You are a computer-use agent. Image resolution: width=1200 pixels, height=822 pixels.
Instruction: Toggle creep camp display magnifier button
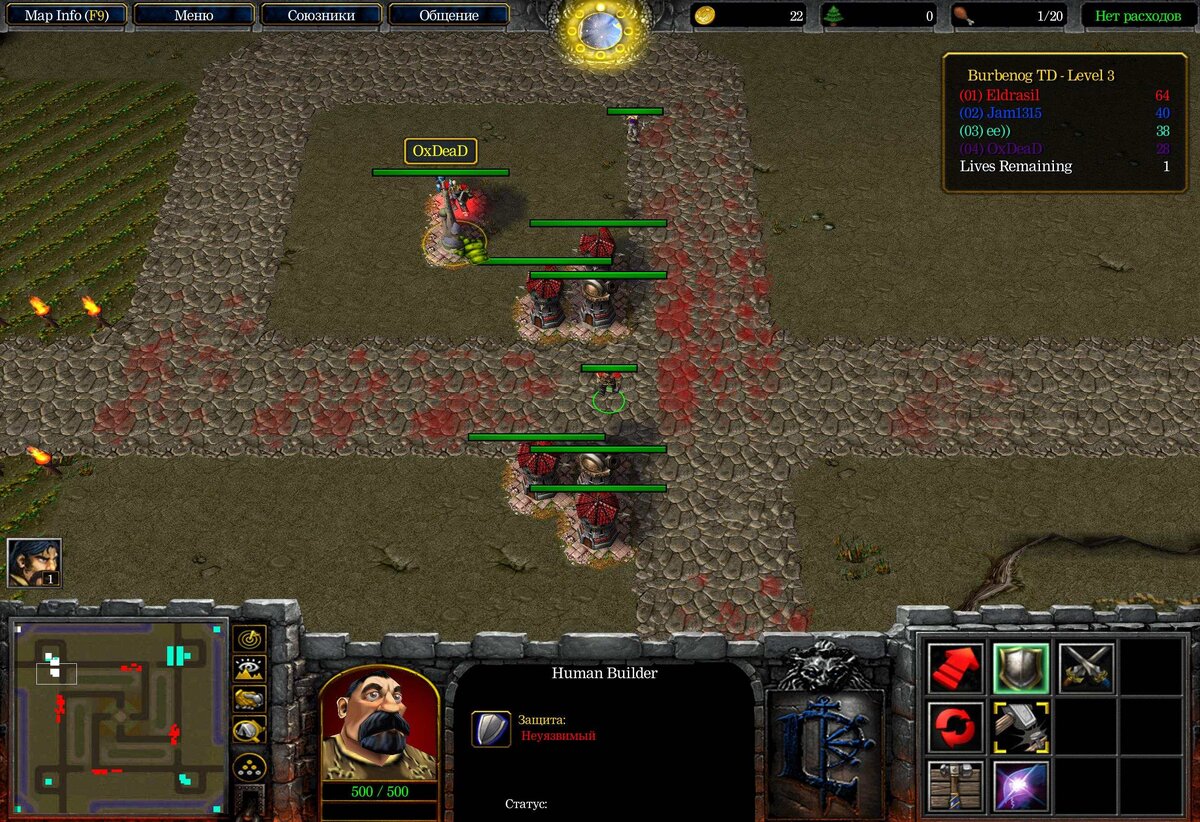(249, 731)
